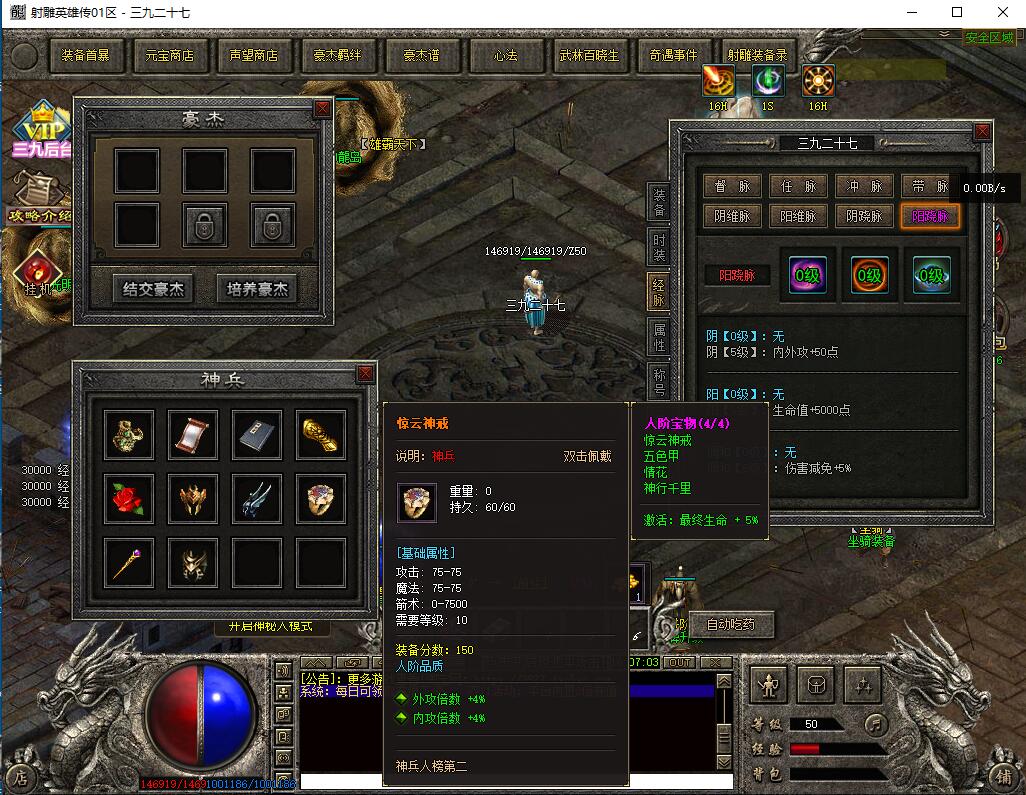The width and height of the screenshot is (1026, 795).
Task: Click the 结交豪杰 button
Action: (x=153, y=290)
